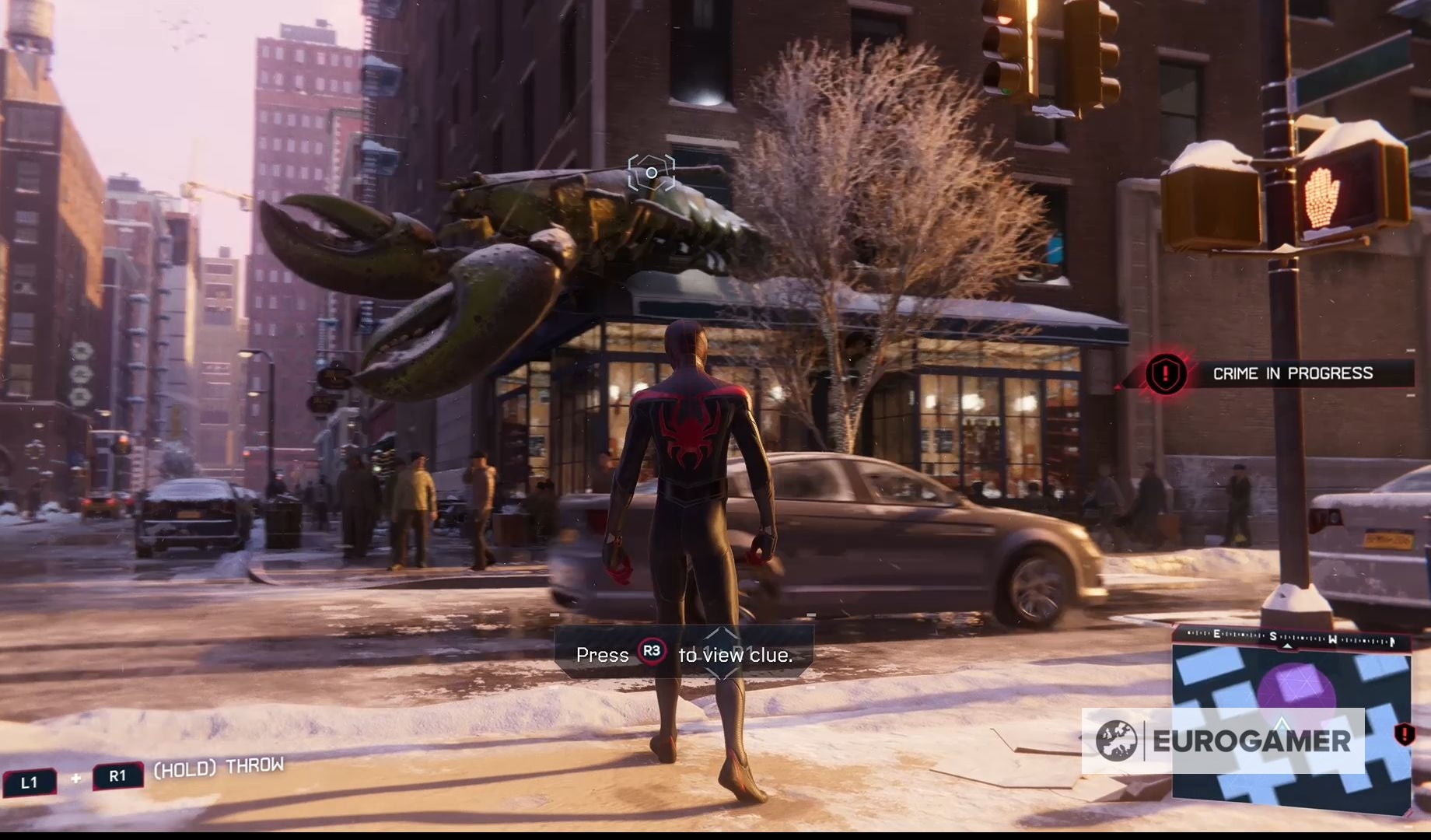This screenshot has height=840, width=1431.
Task: Click the CRIME IN PROGRESS banner text
Action: coord(1293,373)
